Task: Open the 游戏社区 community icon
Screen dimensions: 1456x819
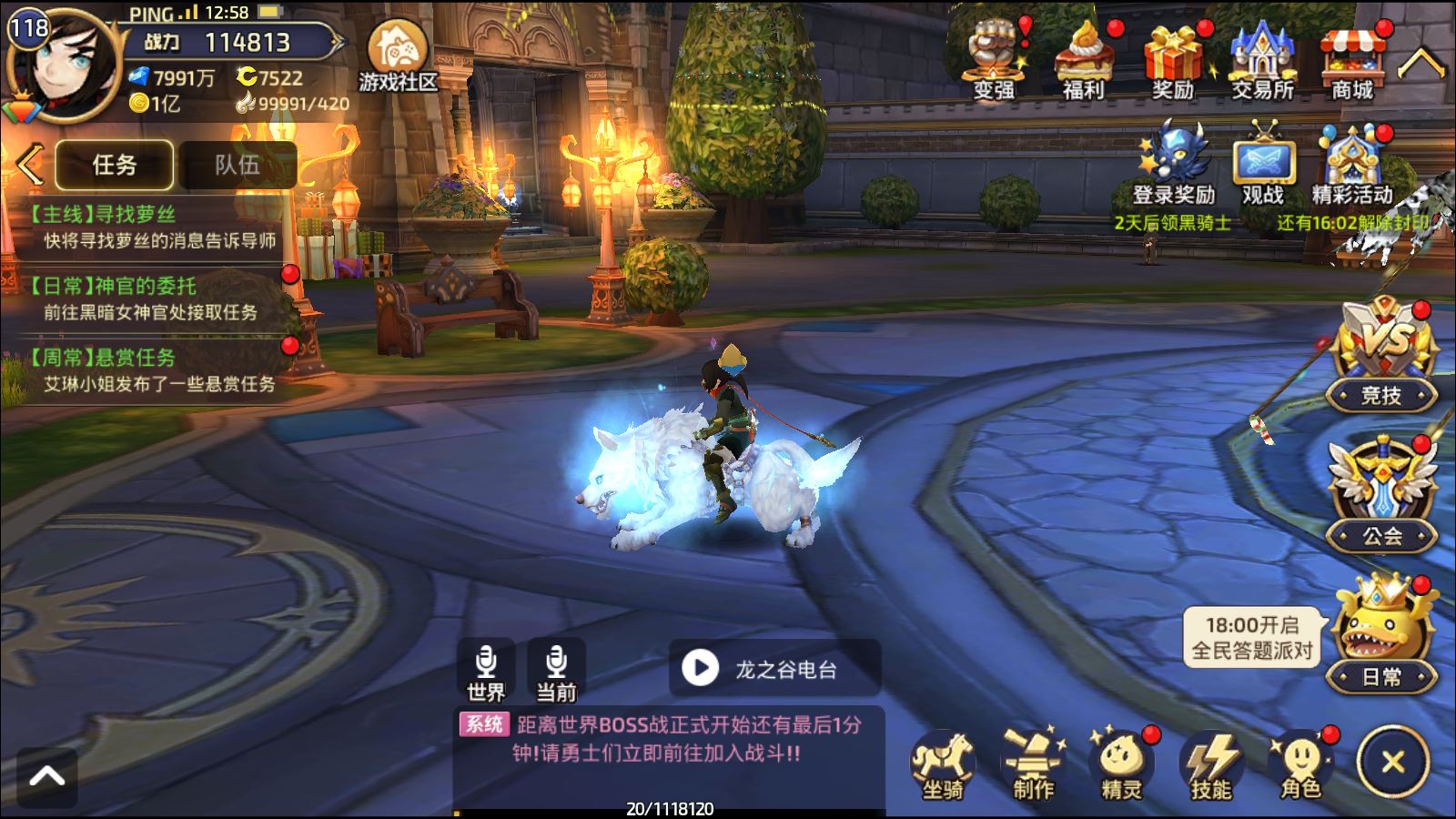Action: pyautogui.click(x=398, y=56)
